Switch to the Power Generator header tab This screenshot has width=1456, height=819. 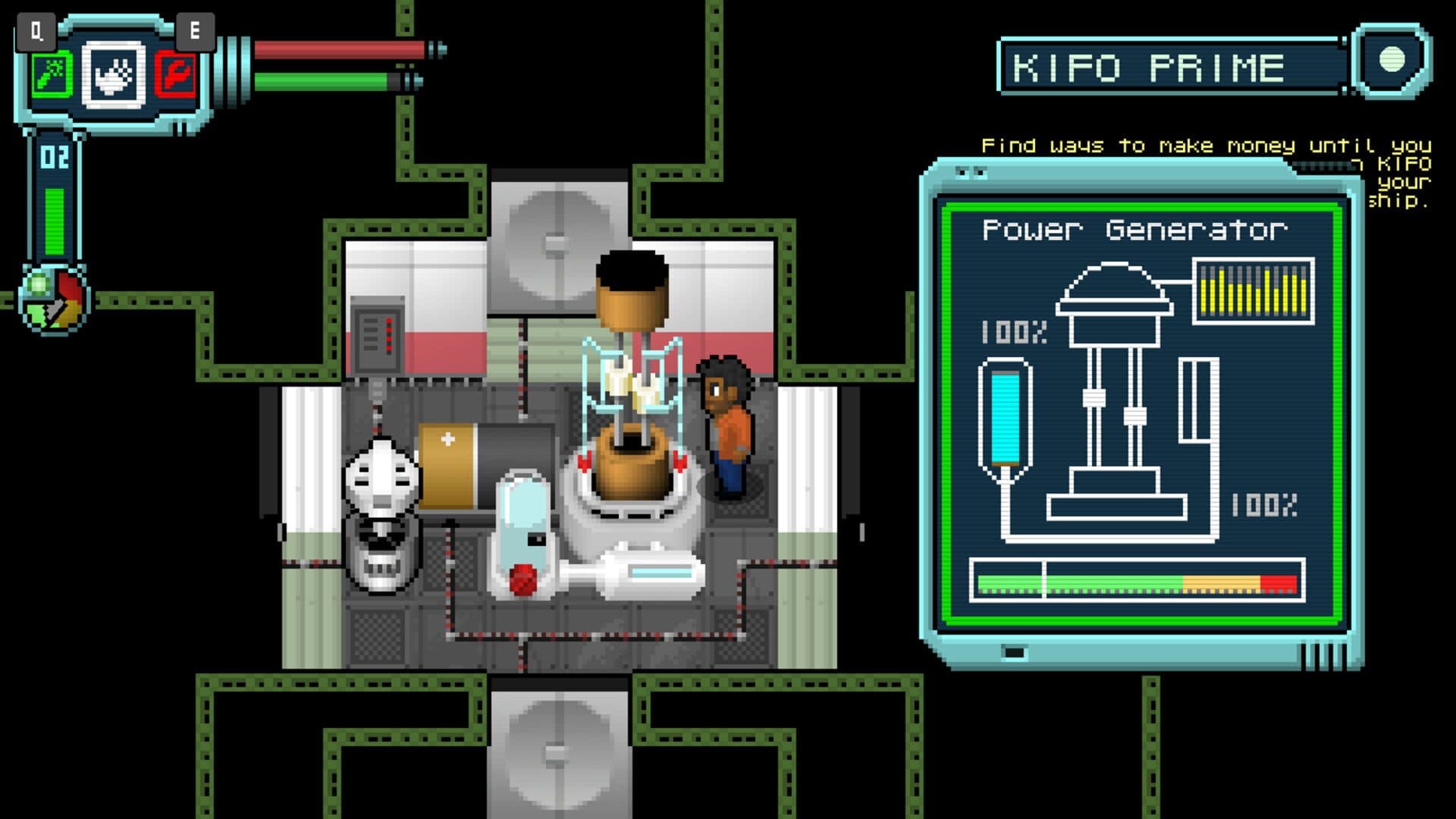coord(1137,227)
